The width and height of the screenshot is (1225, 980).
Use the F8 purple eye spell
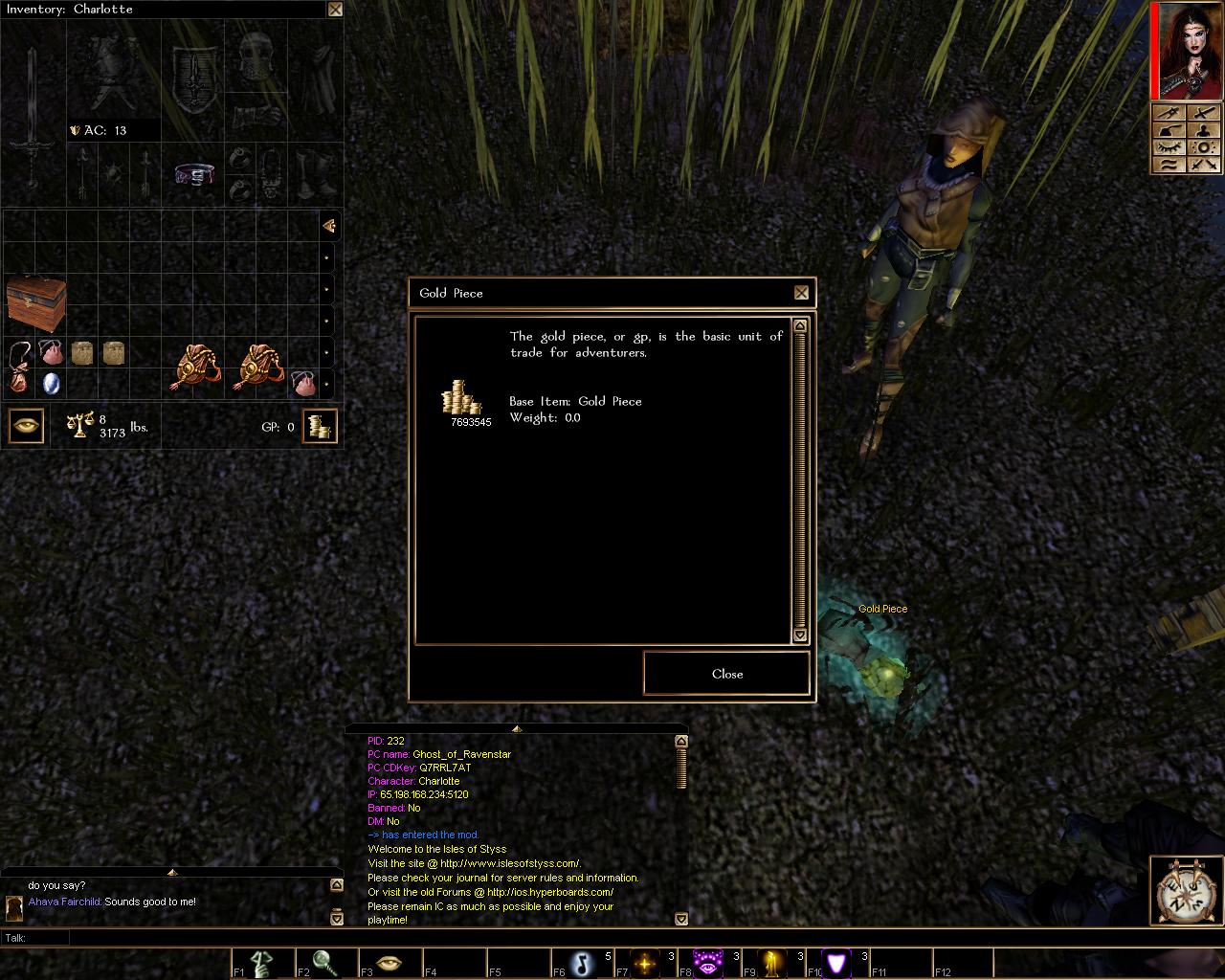point(708,962)
